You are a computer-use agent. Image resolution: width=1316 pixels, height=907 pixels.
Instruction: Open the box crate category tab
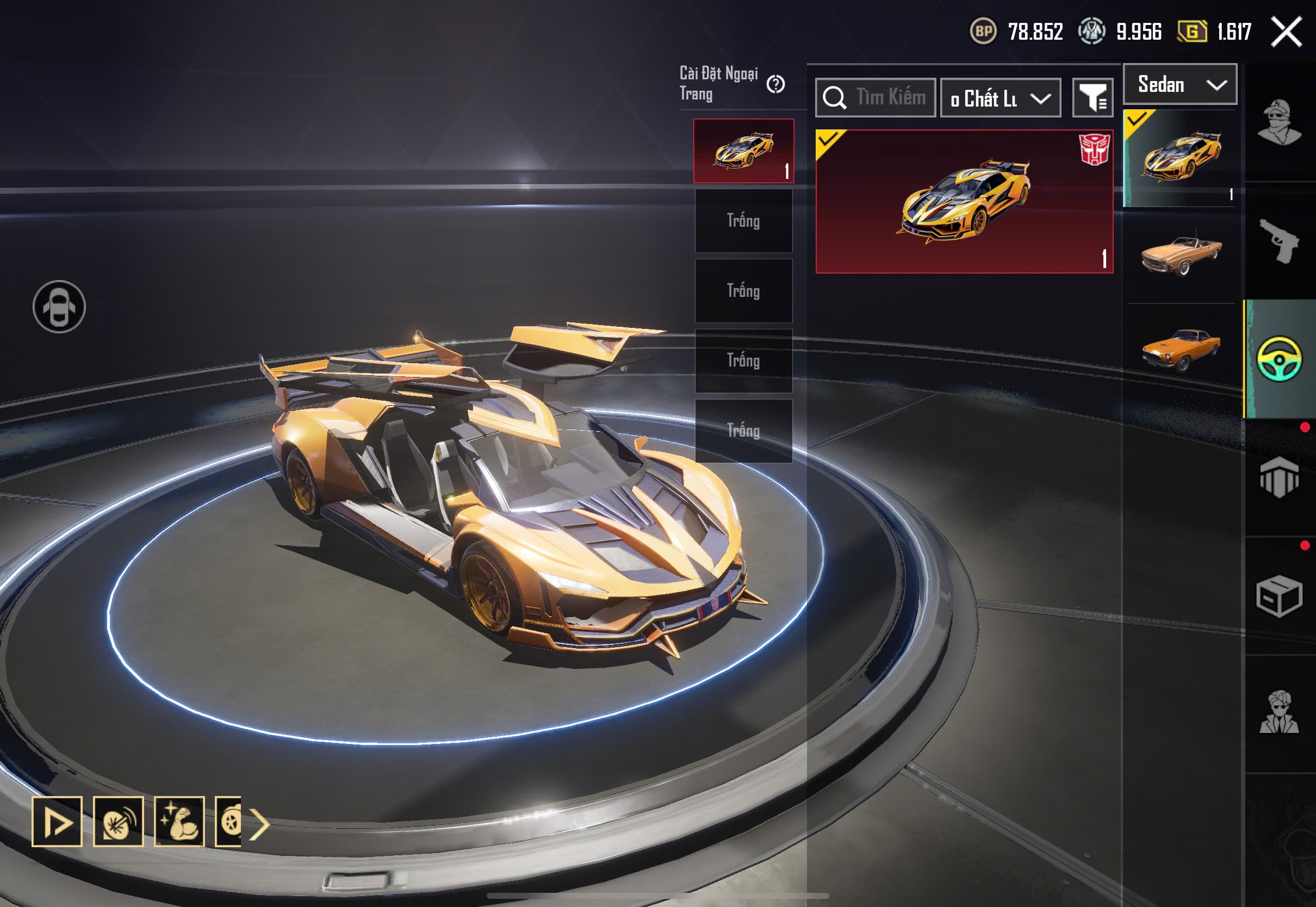[1279, 595]
